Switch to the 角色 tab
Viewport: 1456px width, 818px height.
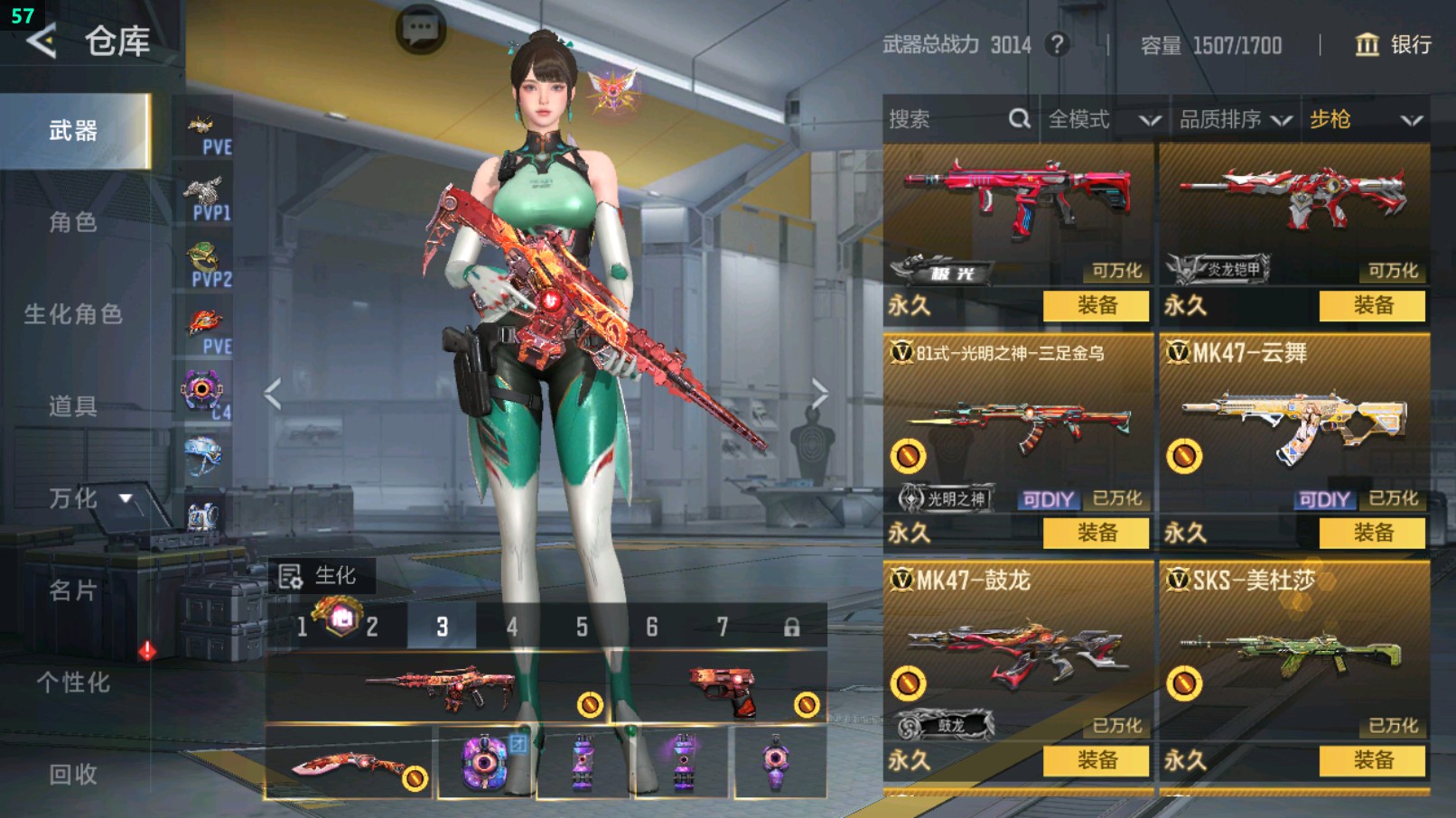(x=73, y=222)
